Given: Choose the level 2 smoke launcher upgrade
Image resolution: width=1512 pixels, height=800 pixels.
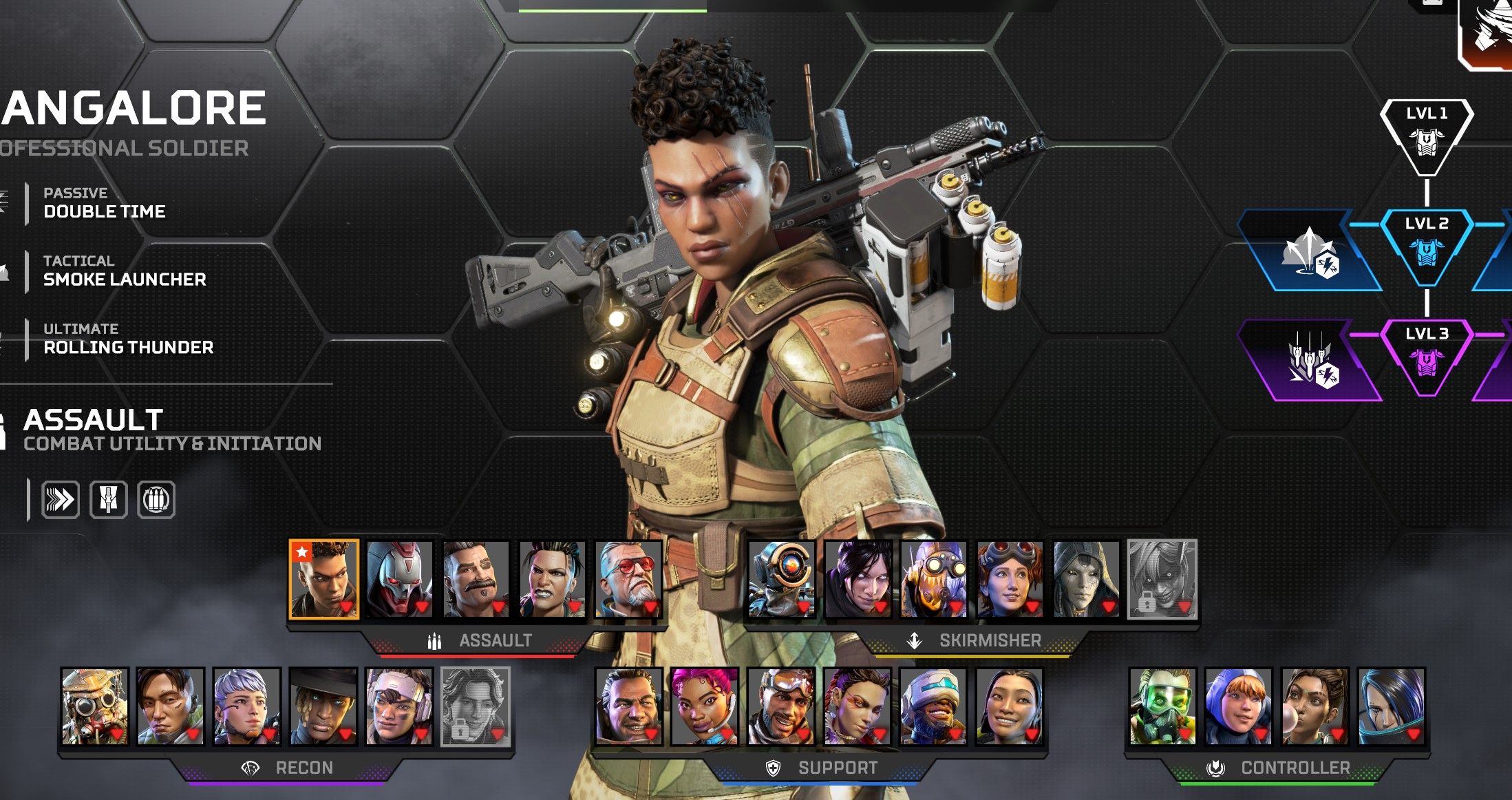Looking at the screenshot, I should (x=1309, y=252).
